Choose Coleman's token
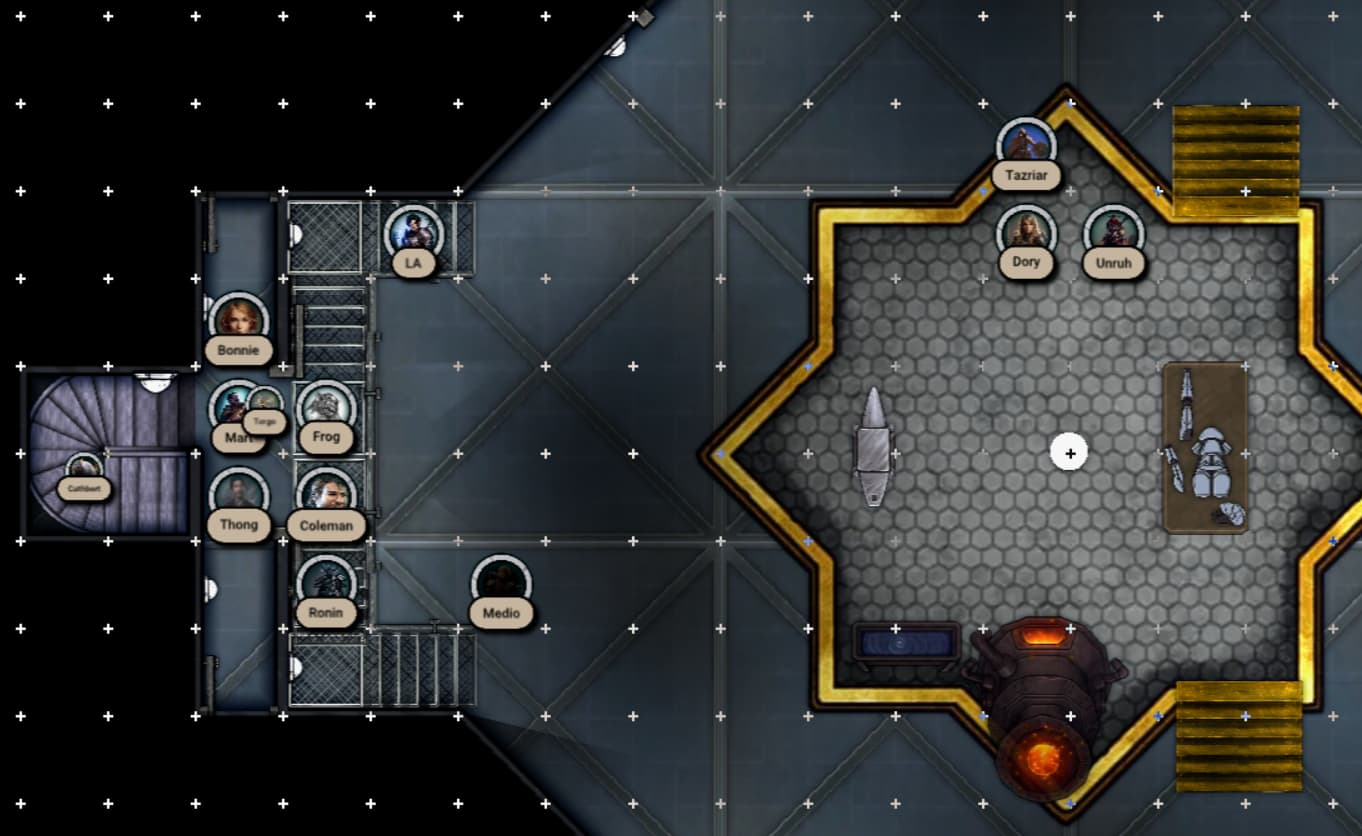Image resolution: width=1362 pixels, height=836 pixels. pyautogui.click(x=326, y=495)
